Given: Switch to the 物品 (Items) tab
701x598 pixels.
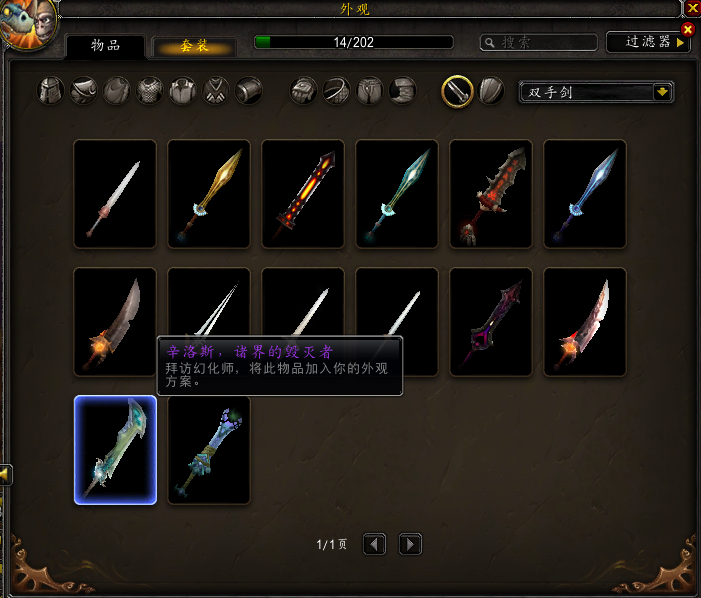Looking at the screenshot, I should click(105, 47).
